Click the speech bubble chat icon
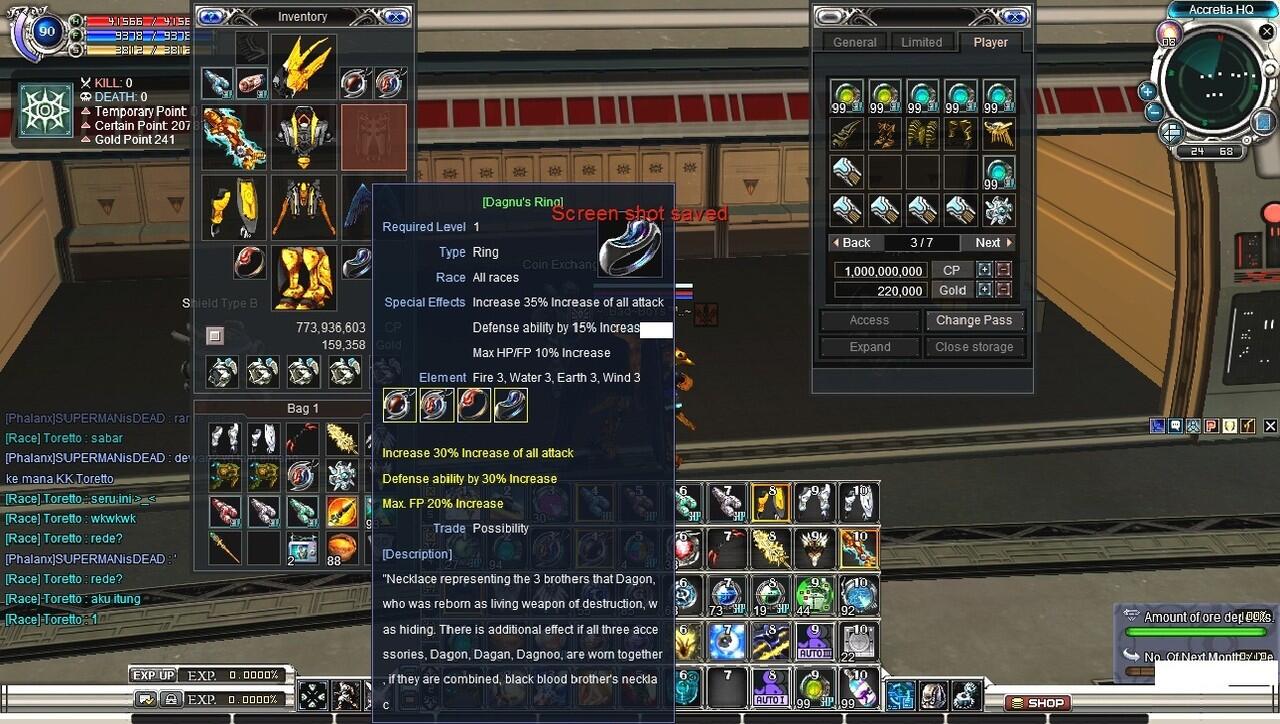1280x724 pixels. tap(1175, 425)
